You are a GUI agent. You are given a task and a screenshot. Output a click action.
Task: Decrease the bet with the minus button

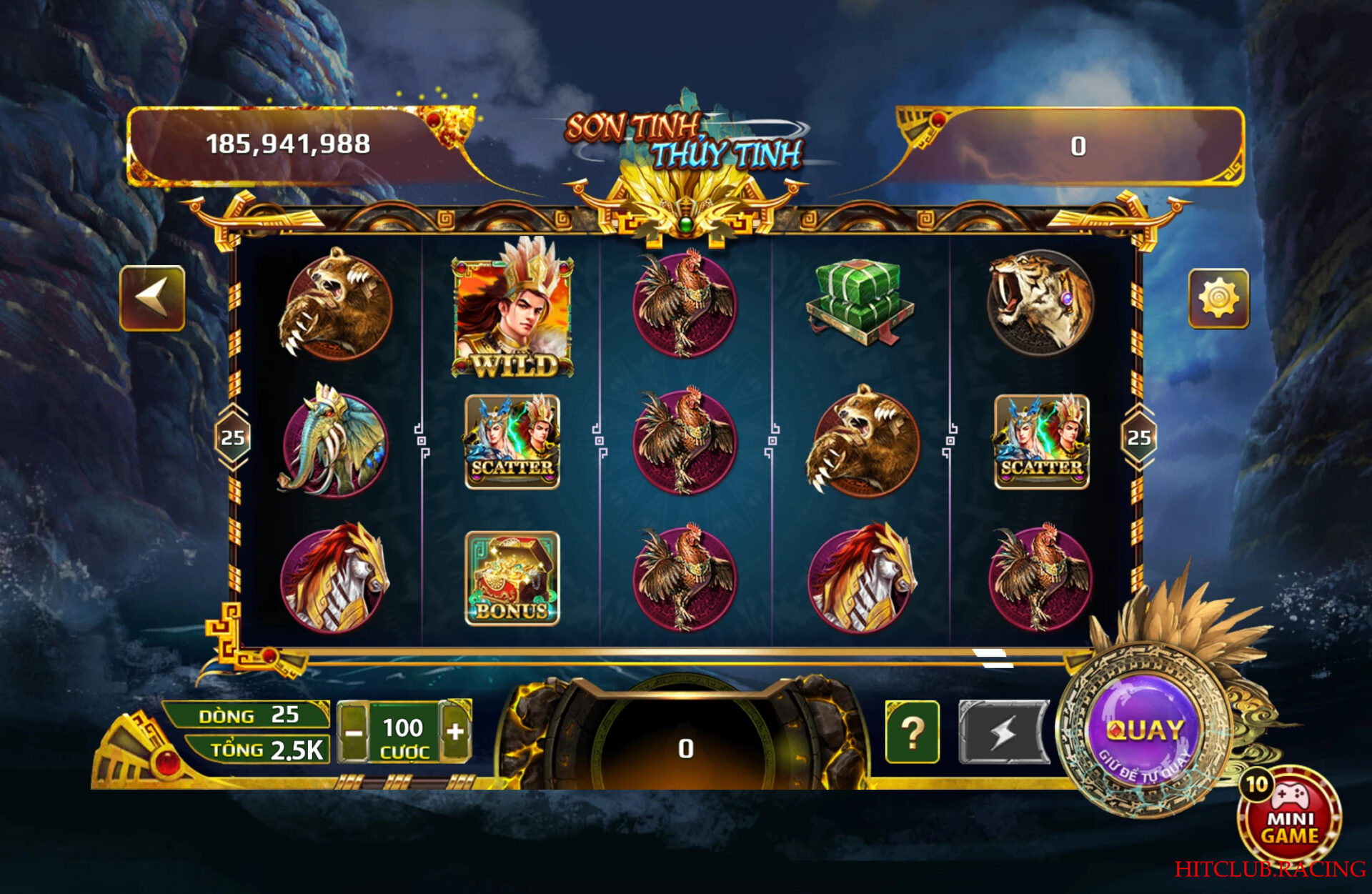click(353, 732)
